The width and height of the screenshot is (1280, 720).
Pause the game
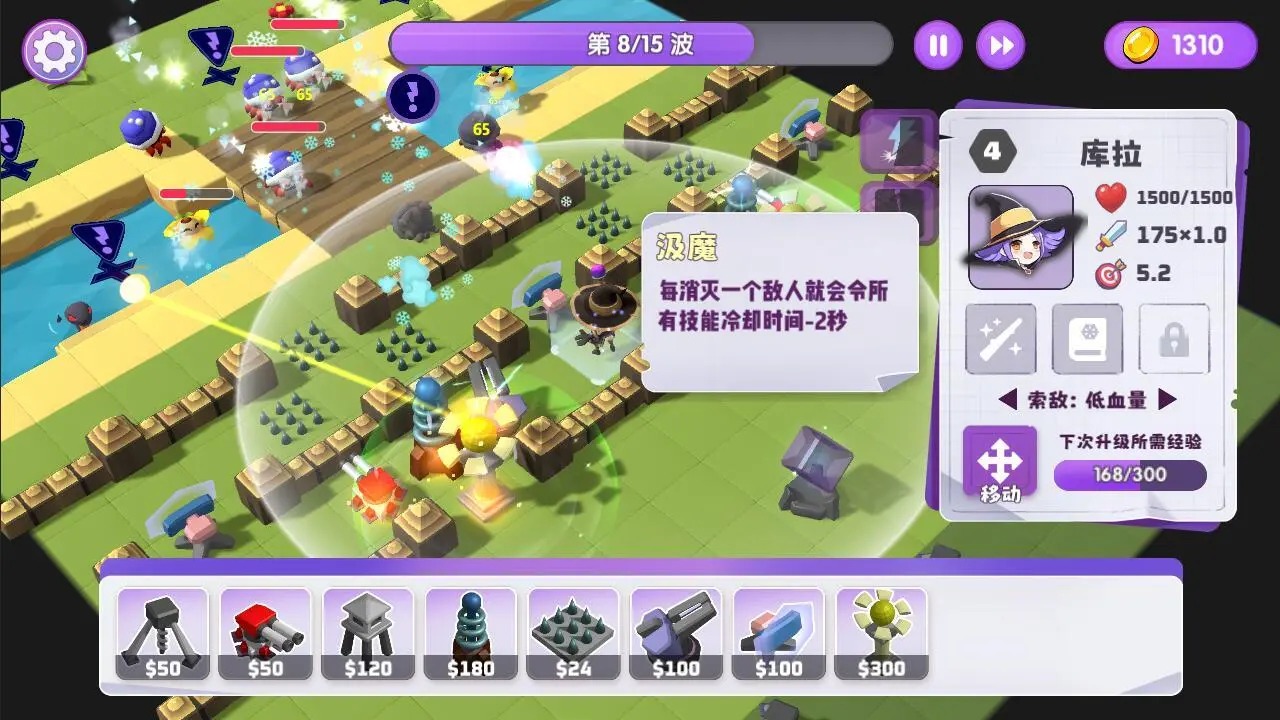tap(937, 45)
